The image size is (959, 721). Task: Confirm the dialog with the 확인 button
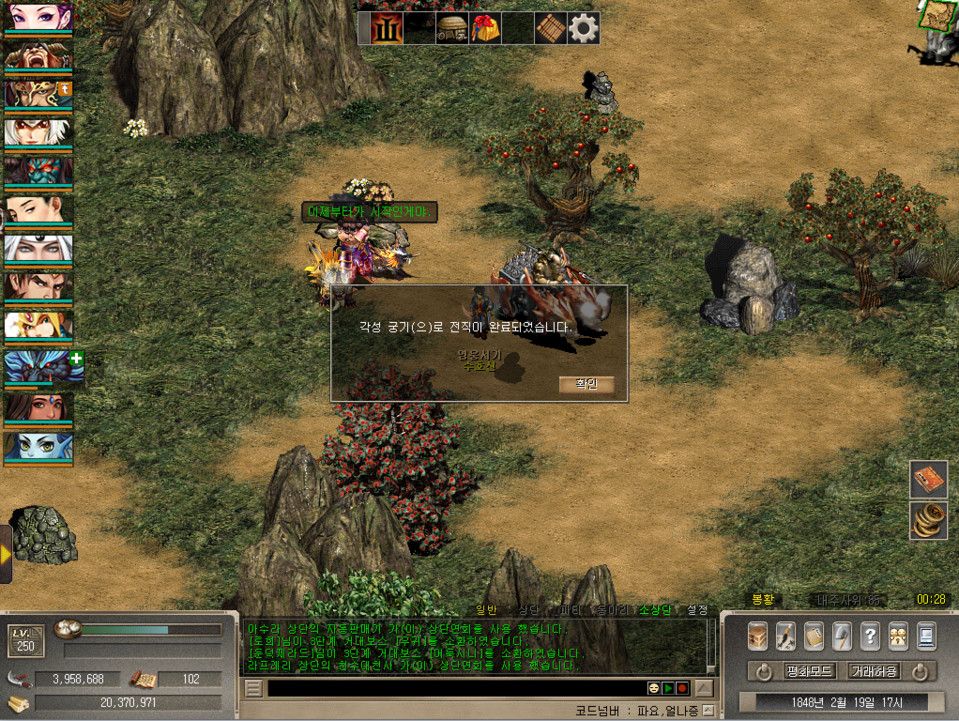pyautogui.click(x=586, y=384)
